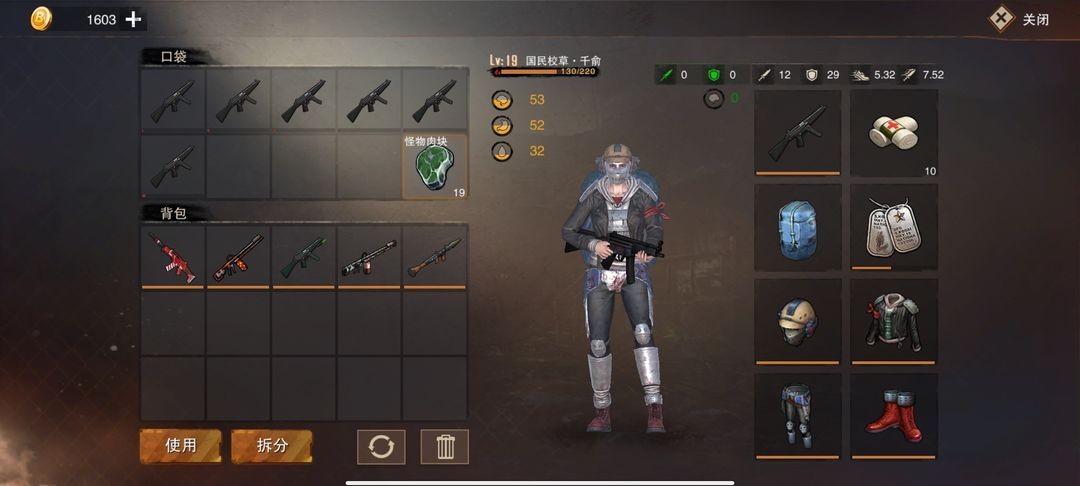The width and height of the screenshot is (1080, 486).
Task: Select the red boots equipment slot
Action: pyautogui.click(x=894, y=415)
